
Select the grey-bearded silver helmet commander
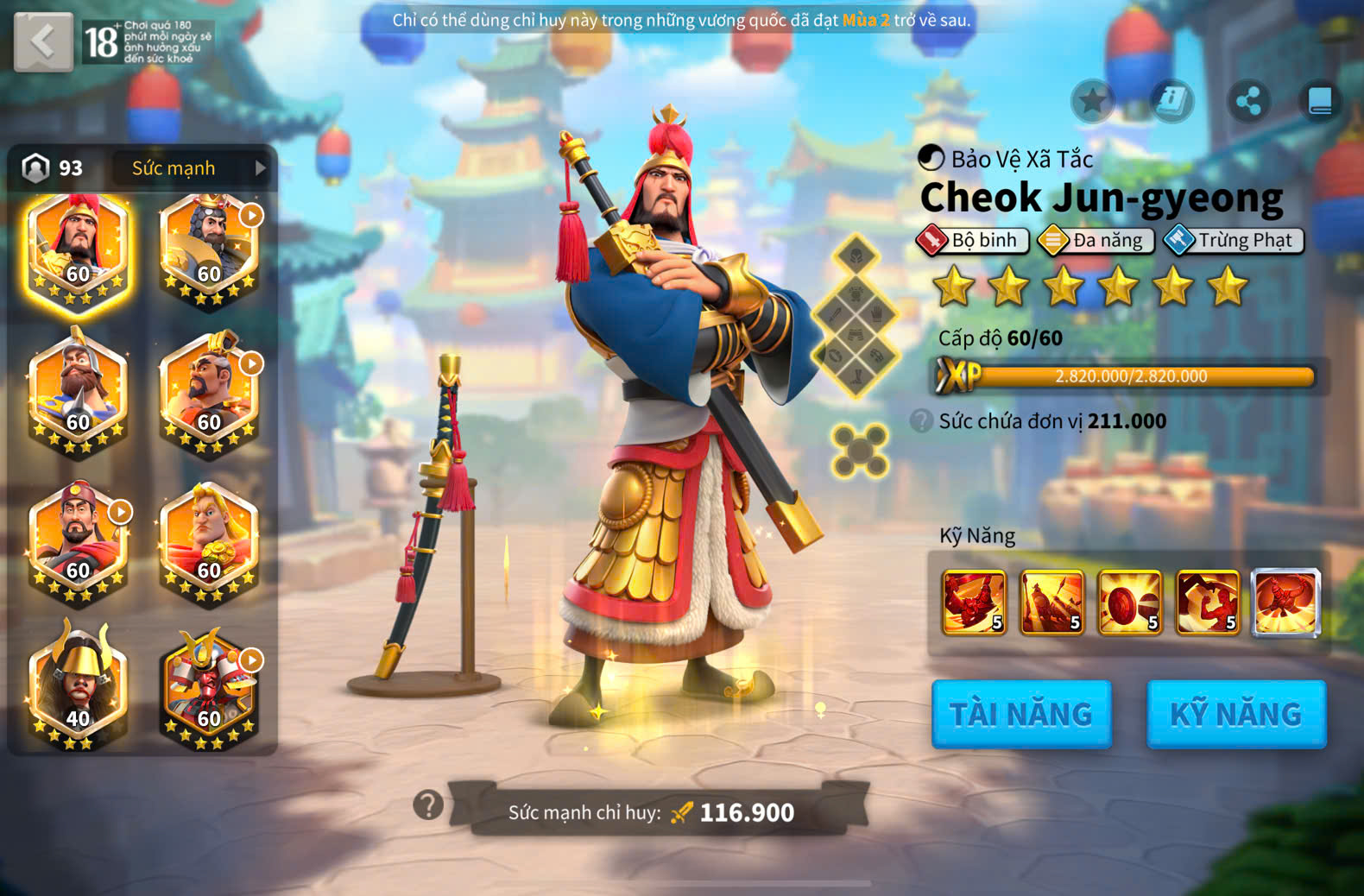78,393
